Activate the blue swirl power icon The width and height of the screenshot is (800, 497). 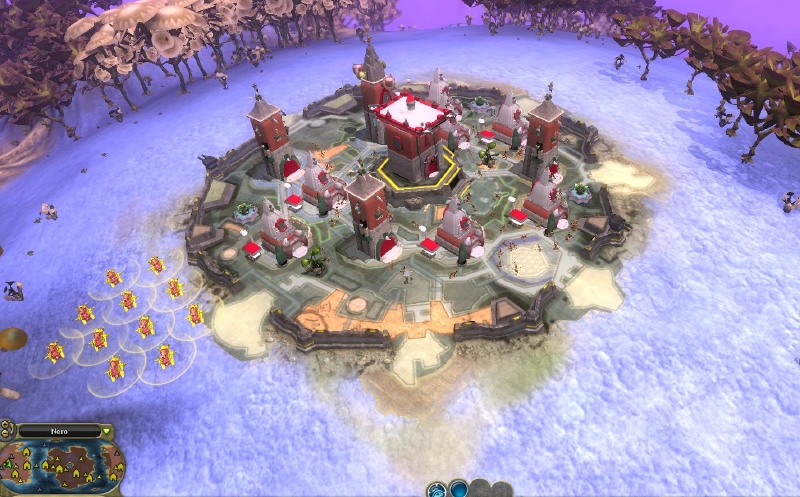pos(437,491)
